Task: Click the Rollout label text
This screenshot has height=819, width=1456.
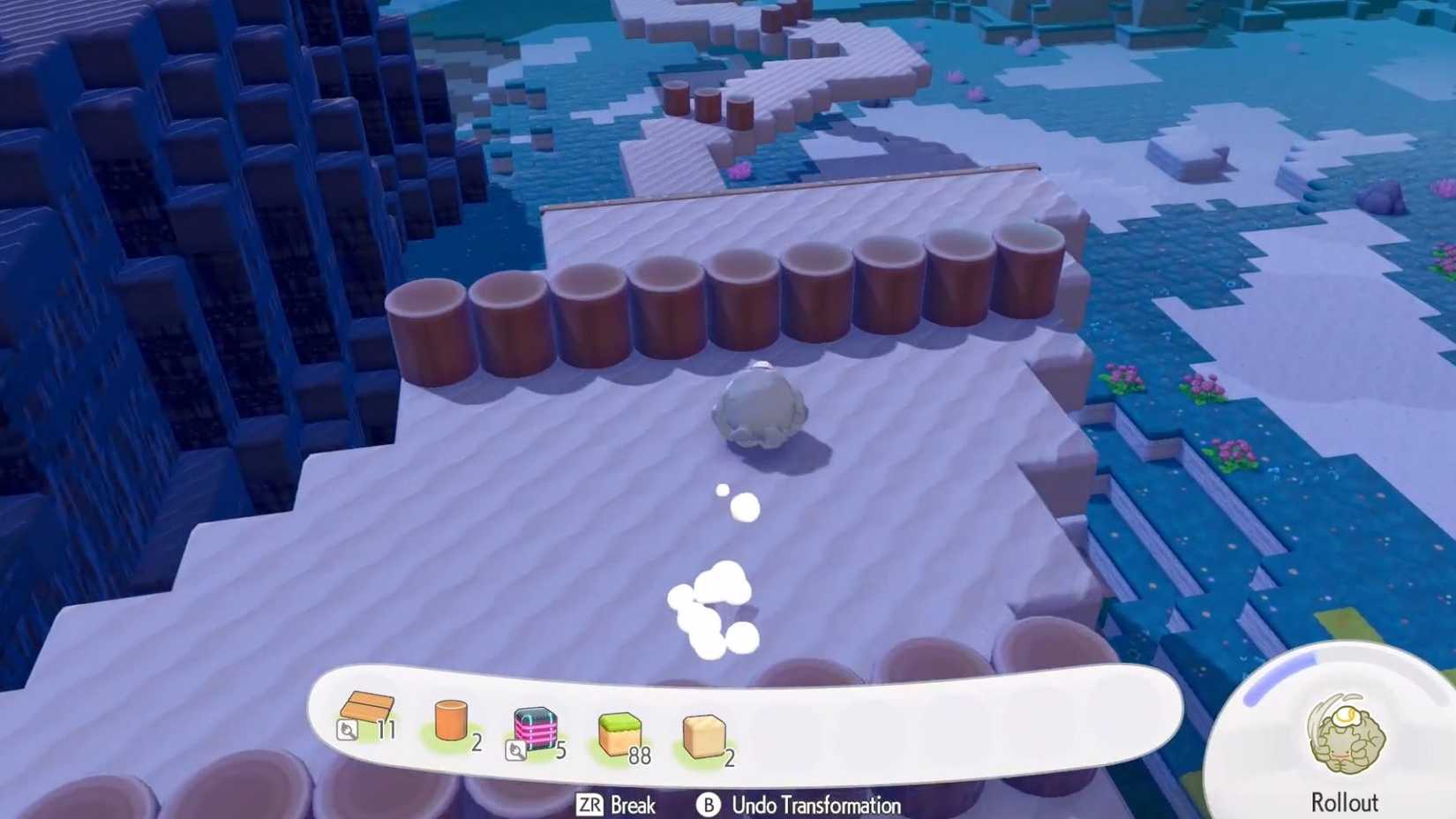Action: pos(1345,803)
